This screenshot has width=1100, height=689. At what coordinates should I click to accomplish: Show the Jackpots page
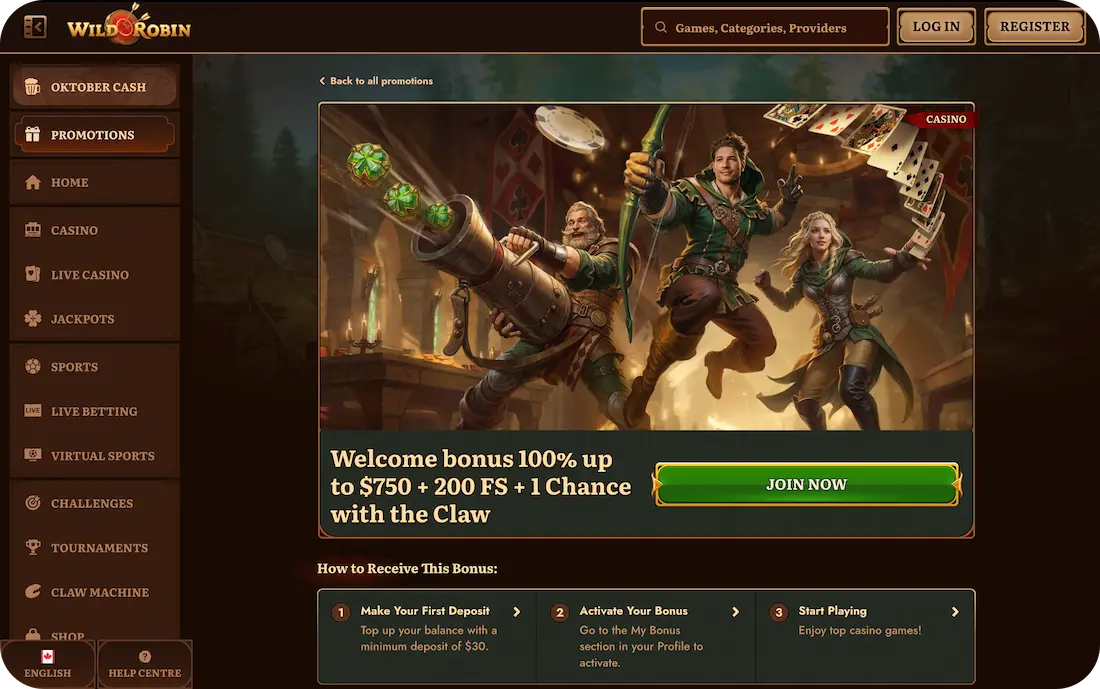[x=94, y=319]
